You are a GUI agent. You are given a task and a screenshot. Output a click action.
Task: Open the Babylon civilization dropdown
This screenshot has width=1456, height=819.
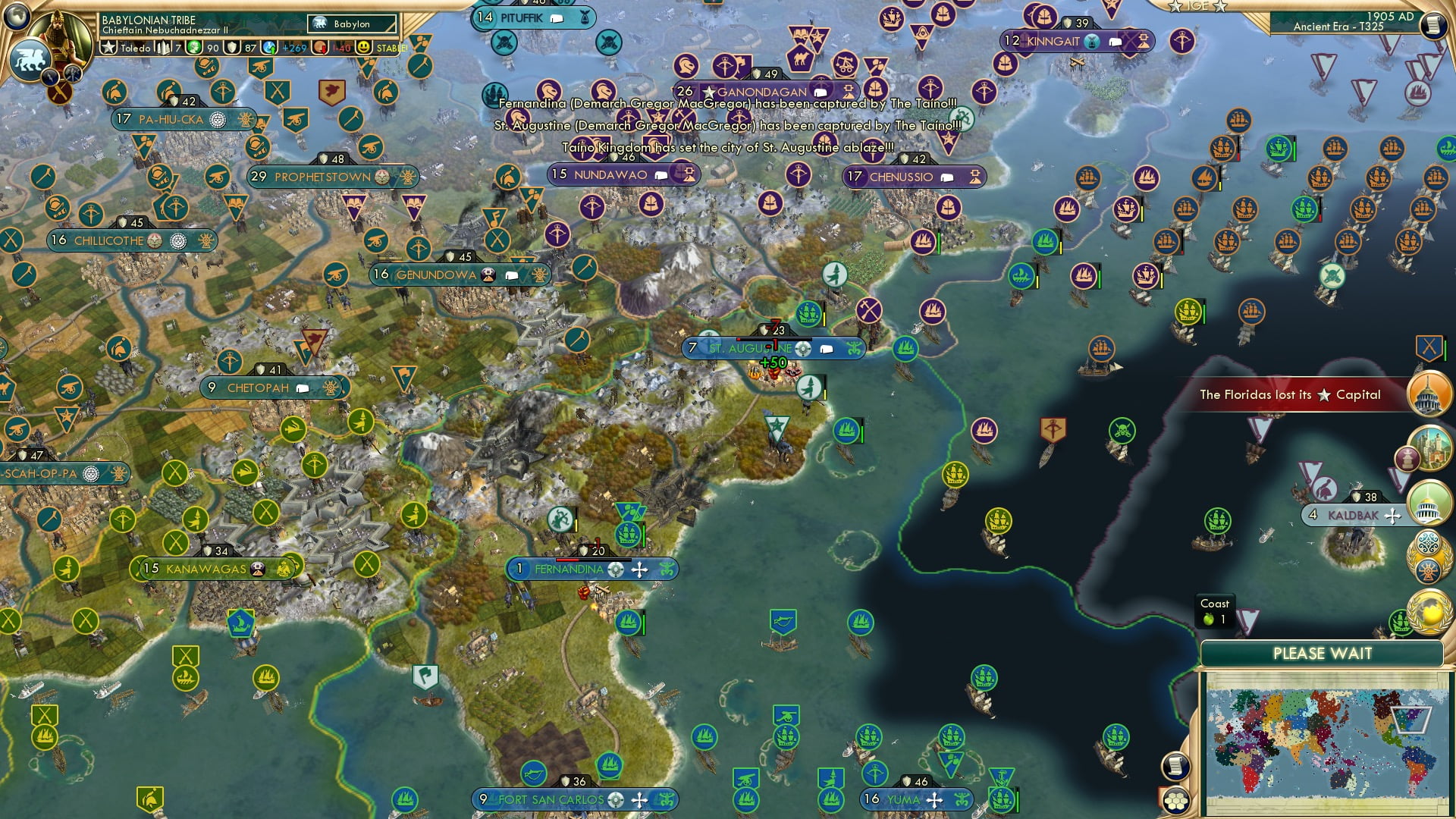tap(350, 24)
